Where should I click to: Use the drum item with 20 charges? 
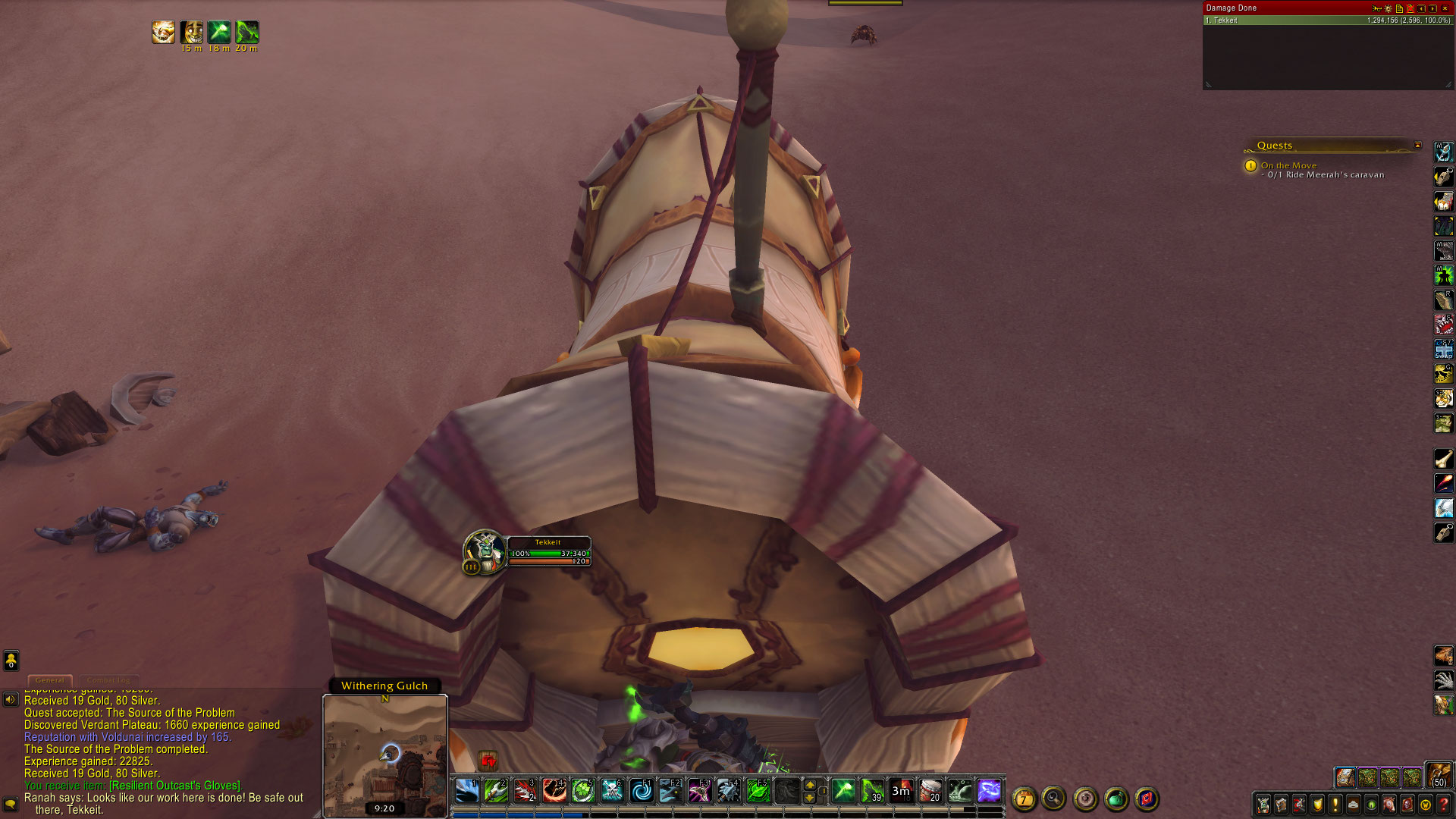click(x=930, y=791)
